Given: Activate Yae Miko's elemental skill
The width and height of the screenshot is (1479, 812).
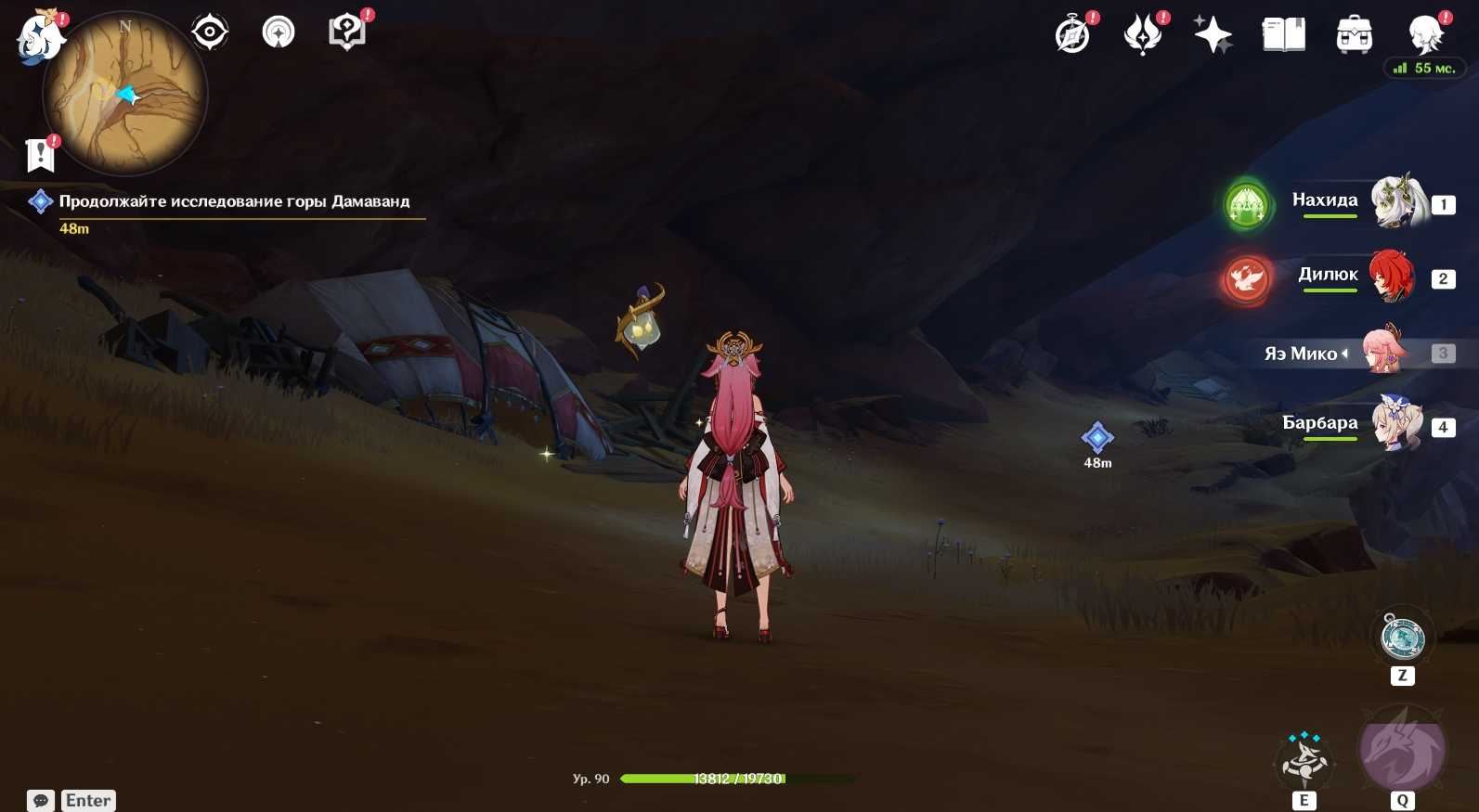Looking at the screenshot, I should pos(1304,760).
